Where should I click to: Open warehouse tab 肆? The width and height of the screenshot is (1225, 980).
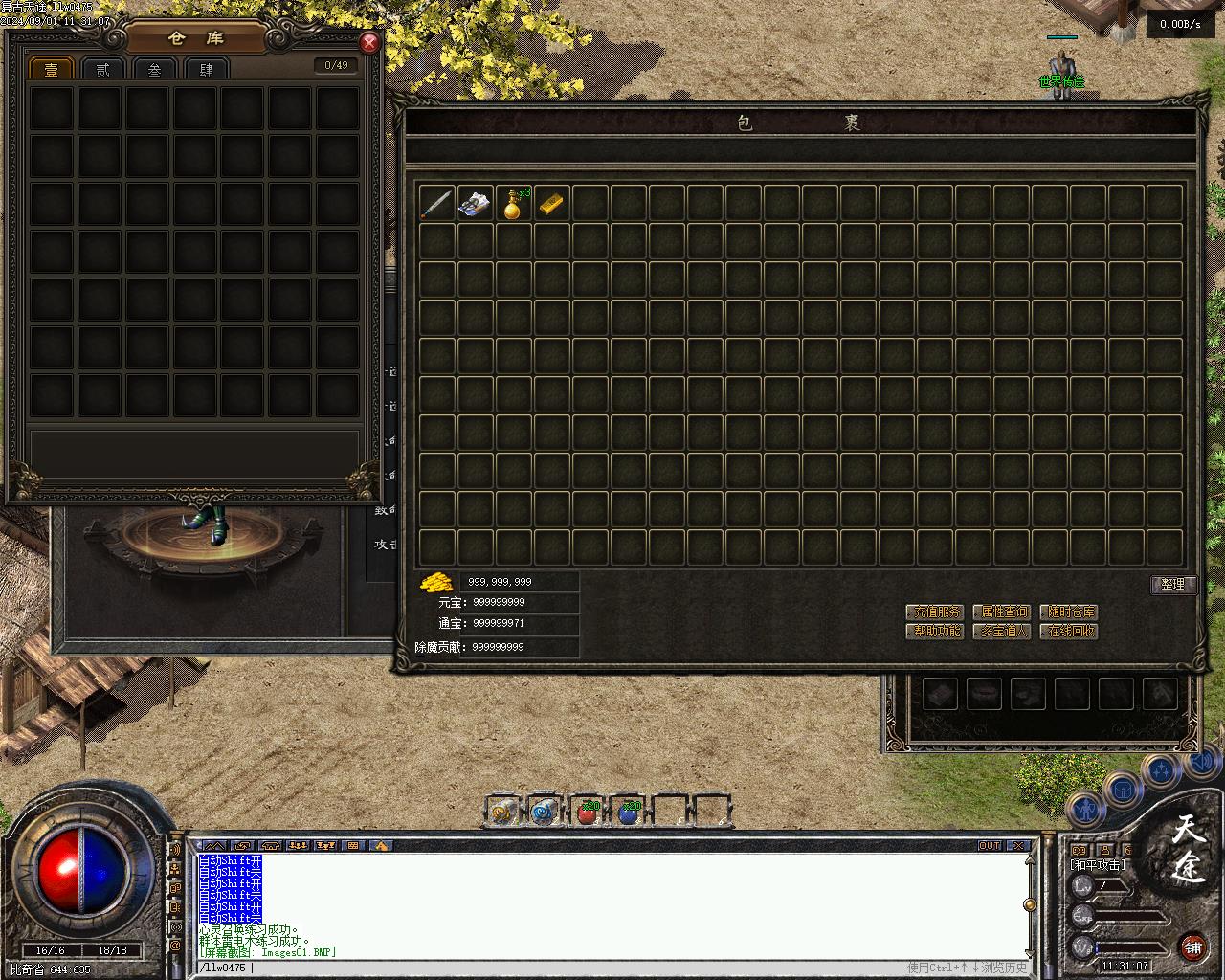pyautogui.click(x=207, y=69)
